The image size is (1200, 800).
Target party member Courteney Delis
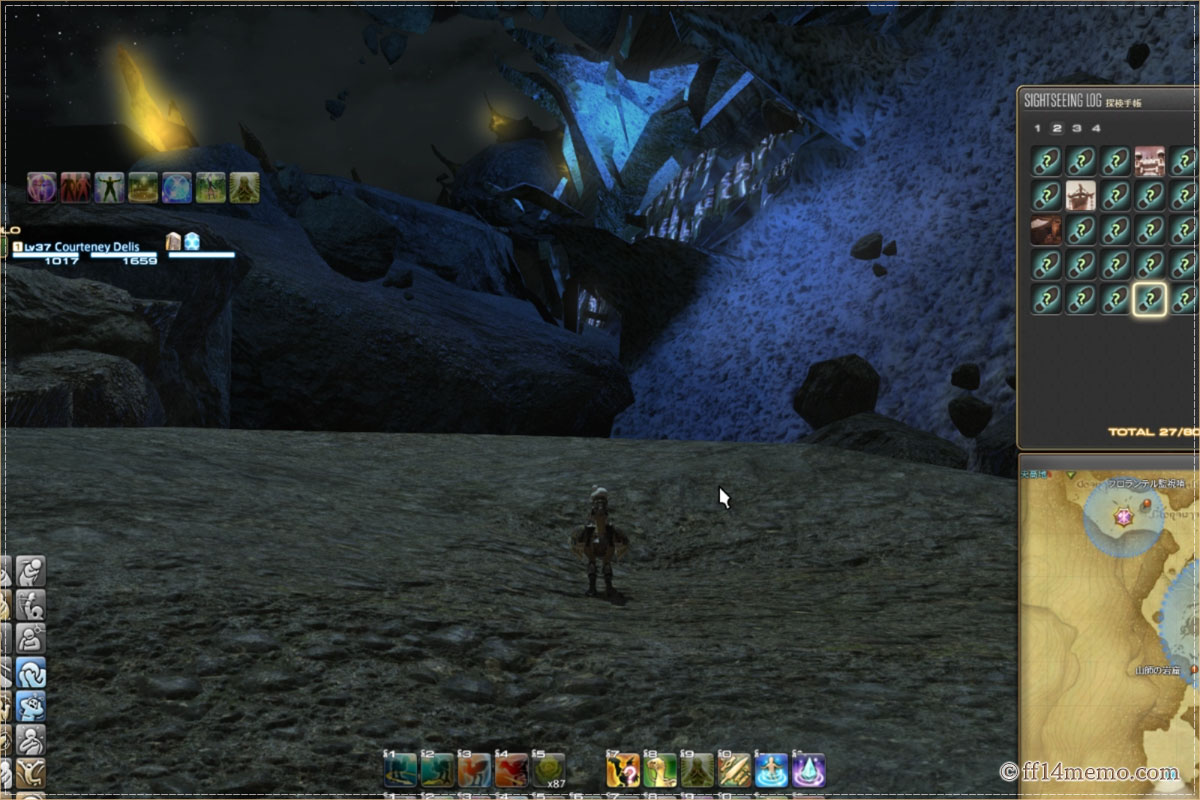pos(98,246)
